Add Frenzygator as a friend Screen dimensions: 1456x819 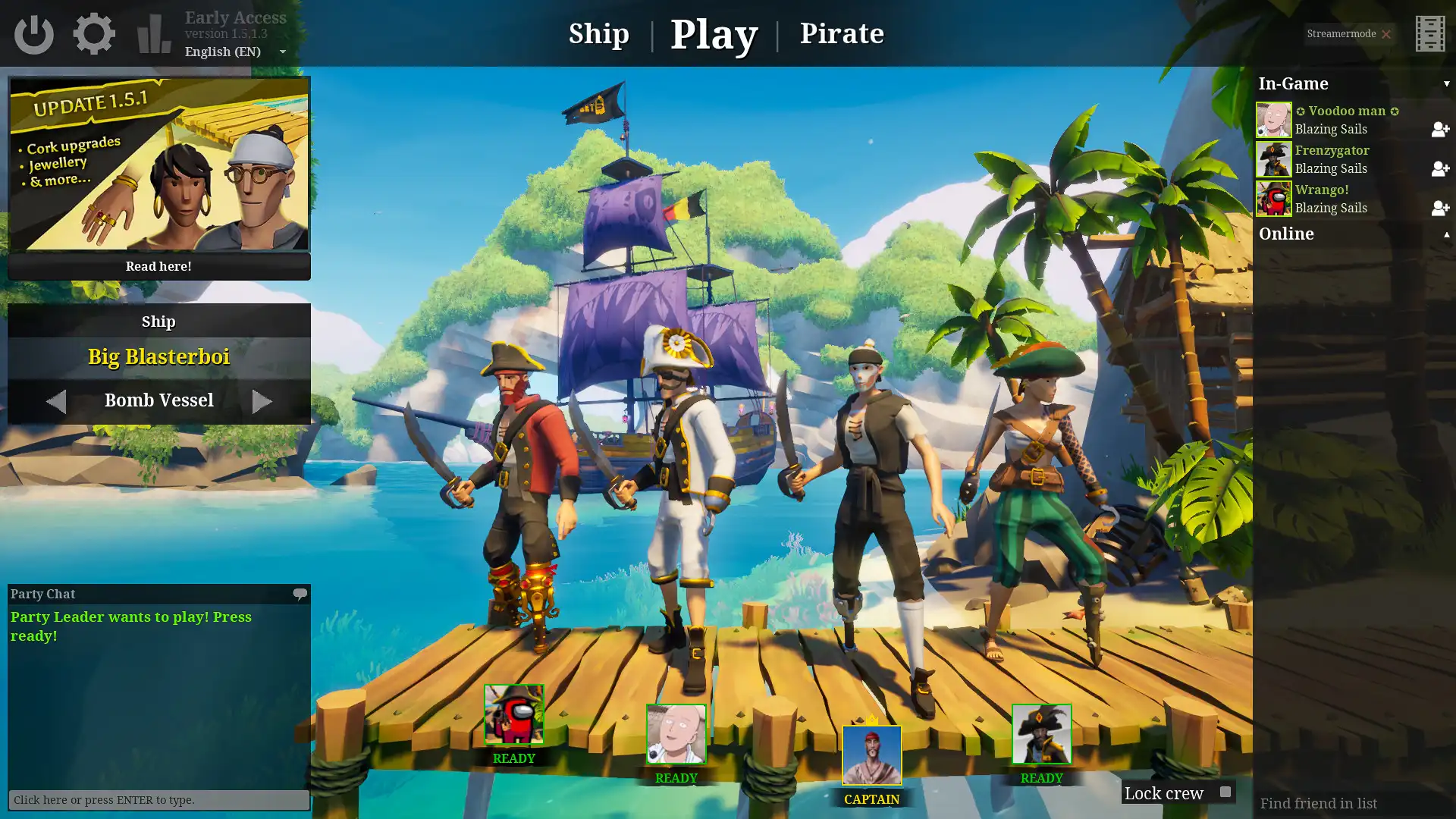point(1439,169)
